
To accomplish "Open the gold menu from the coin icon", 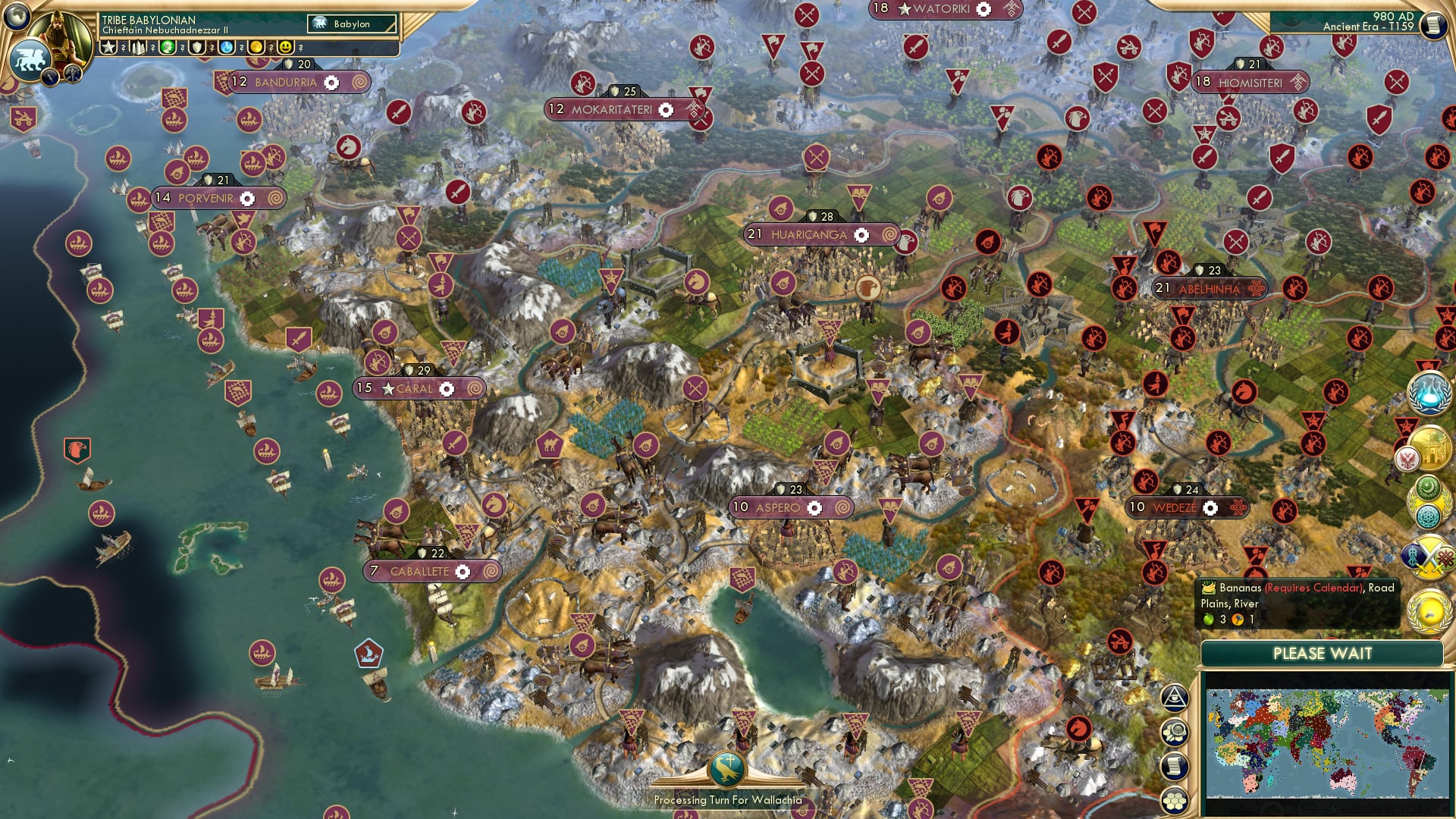I will 257,47.
